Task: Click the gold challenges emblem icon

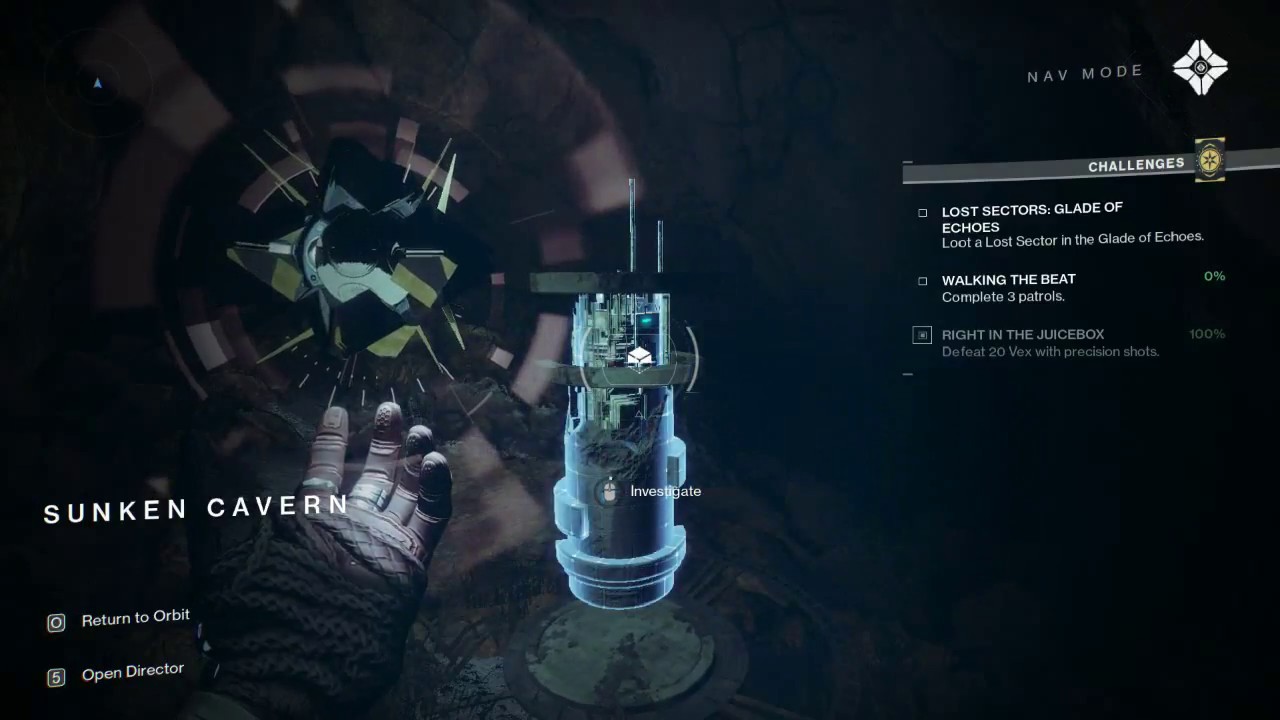Action: click(x=1210, y=160)
